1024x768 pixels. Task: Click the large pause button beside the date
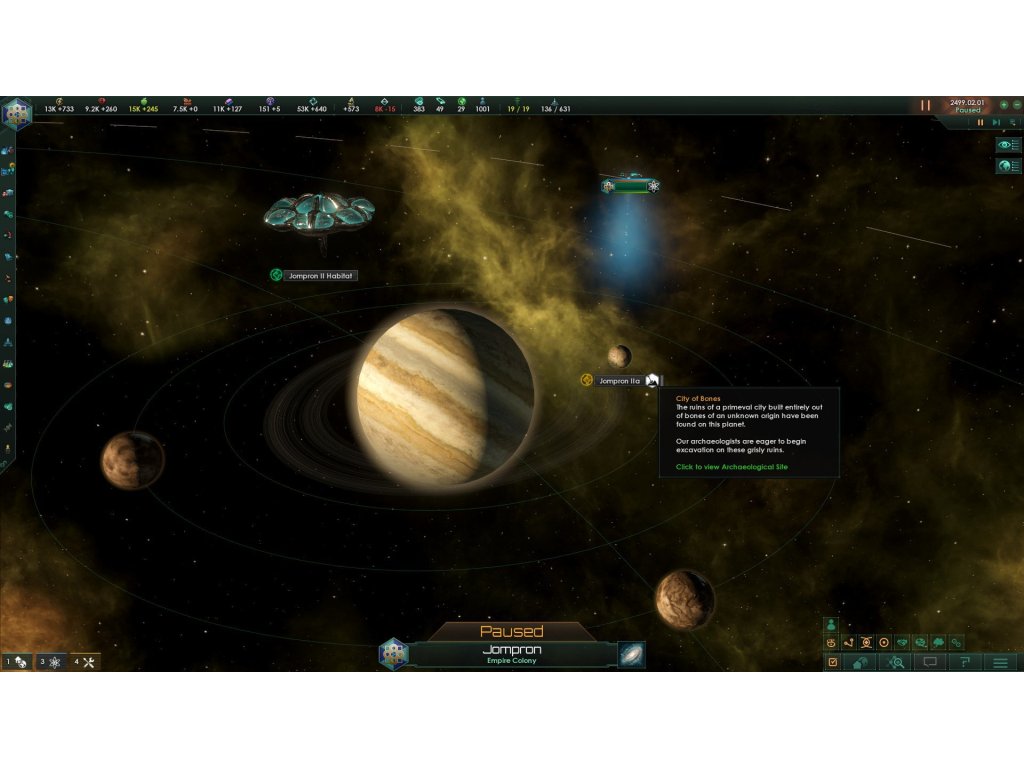[925, 105]
